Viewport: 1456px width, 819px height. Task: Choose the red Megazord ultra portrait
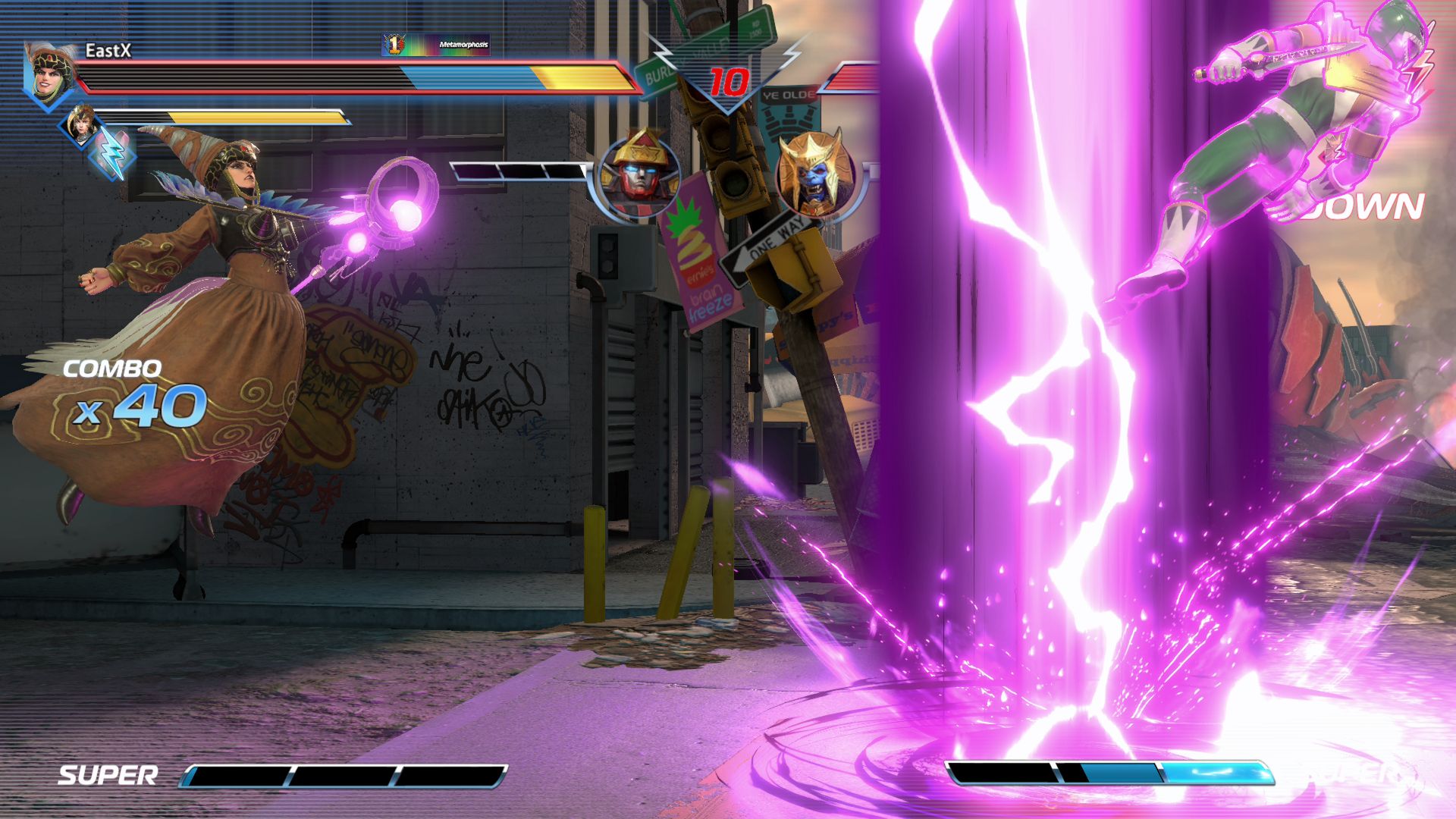coord(637,176)
